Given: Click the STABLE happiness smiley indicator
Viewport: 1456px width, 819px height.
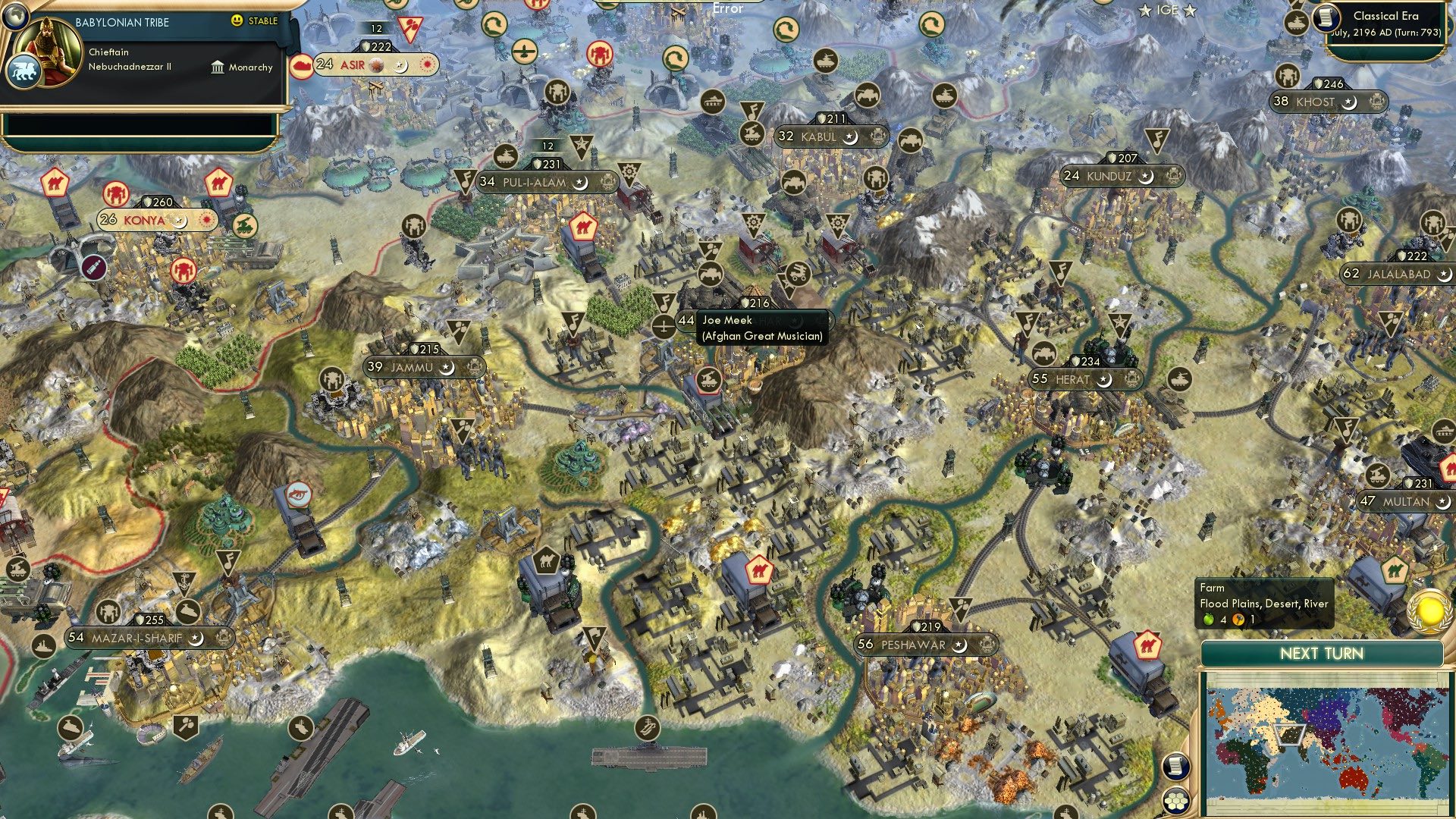Looking at the screenshot, I should 237,21.
